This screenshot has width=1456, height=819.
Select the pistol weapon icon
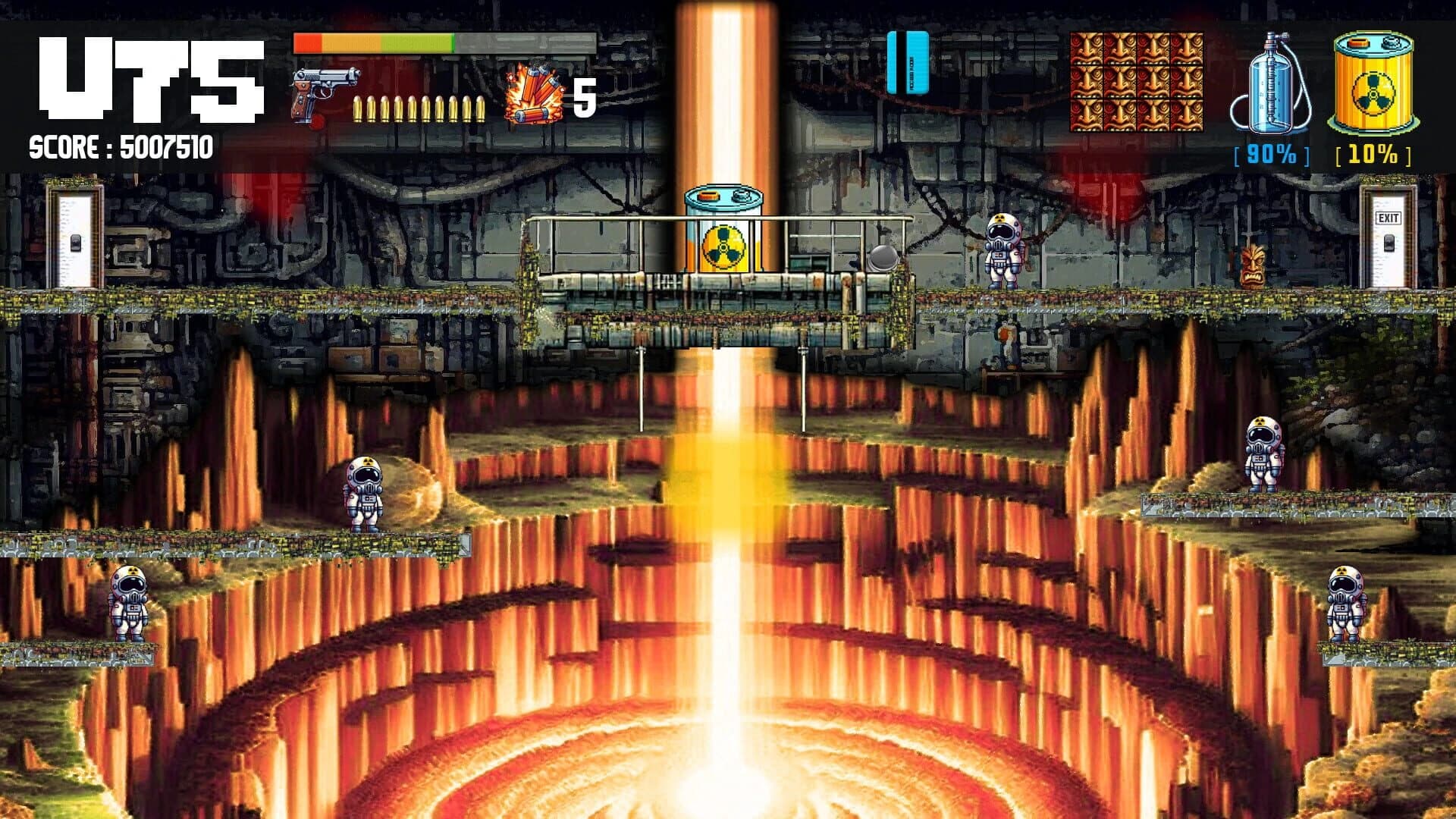click(326, 91)
